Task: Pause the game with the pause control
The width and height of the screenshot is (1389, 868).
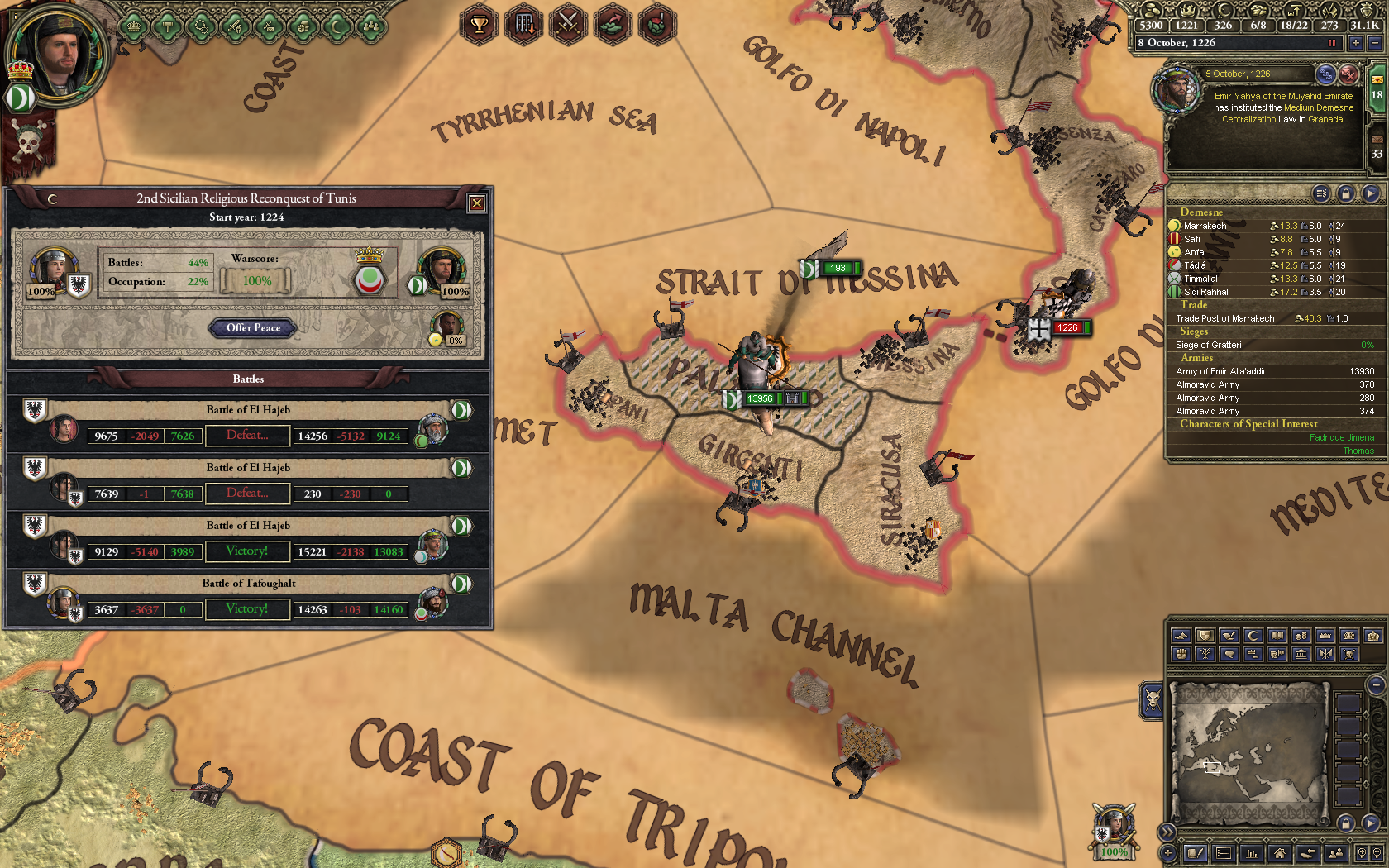Action: [x=1331, y=43]
